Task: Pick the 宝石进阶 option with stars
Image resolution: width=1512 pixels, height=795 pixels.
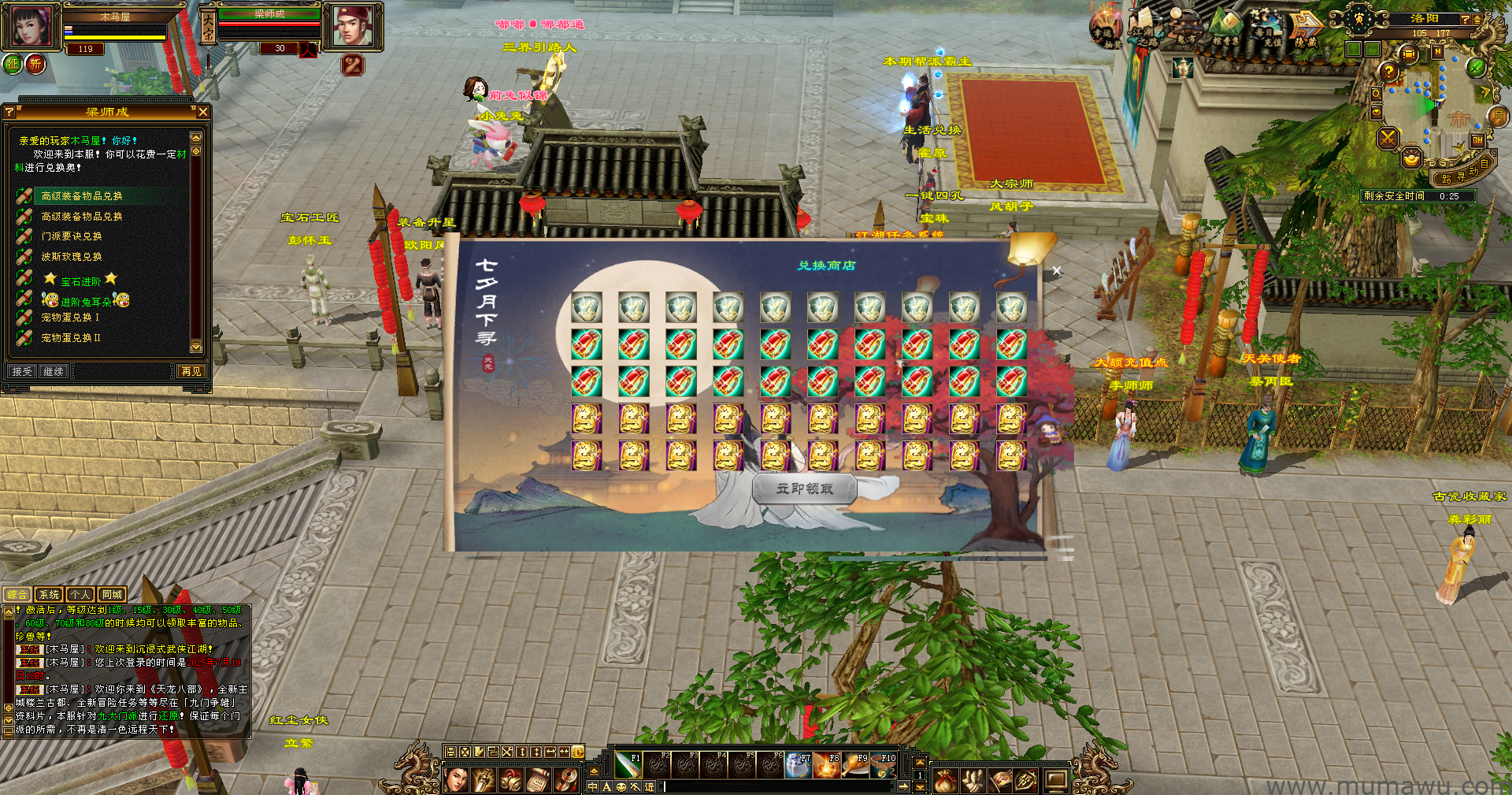Action: click(x=80, y=280)
